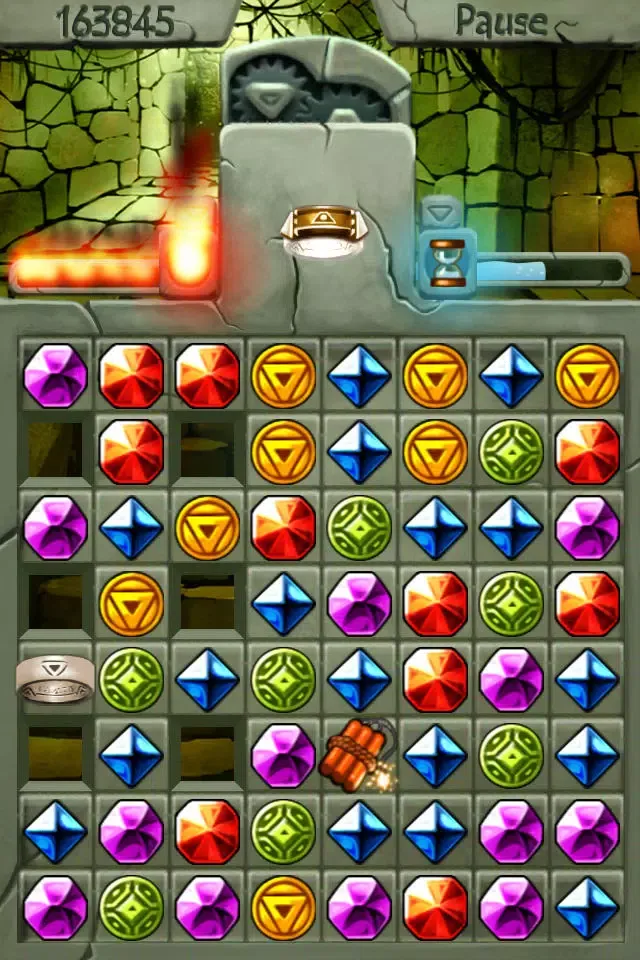
Task: Click the blue diamond directly above the dynamite
Action: tap(359, 679)
